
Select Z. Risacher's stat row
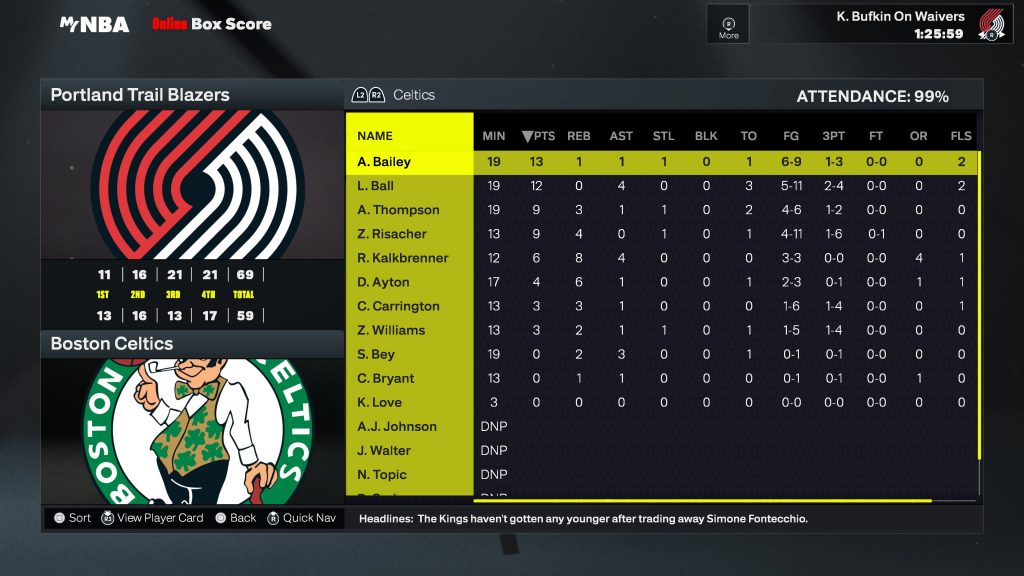[x=392, y=234]
